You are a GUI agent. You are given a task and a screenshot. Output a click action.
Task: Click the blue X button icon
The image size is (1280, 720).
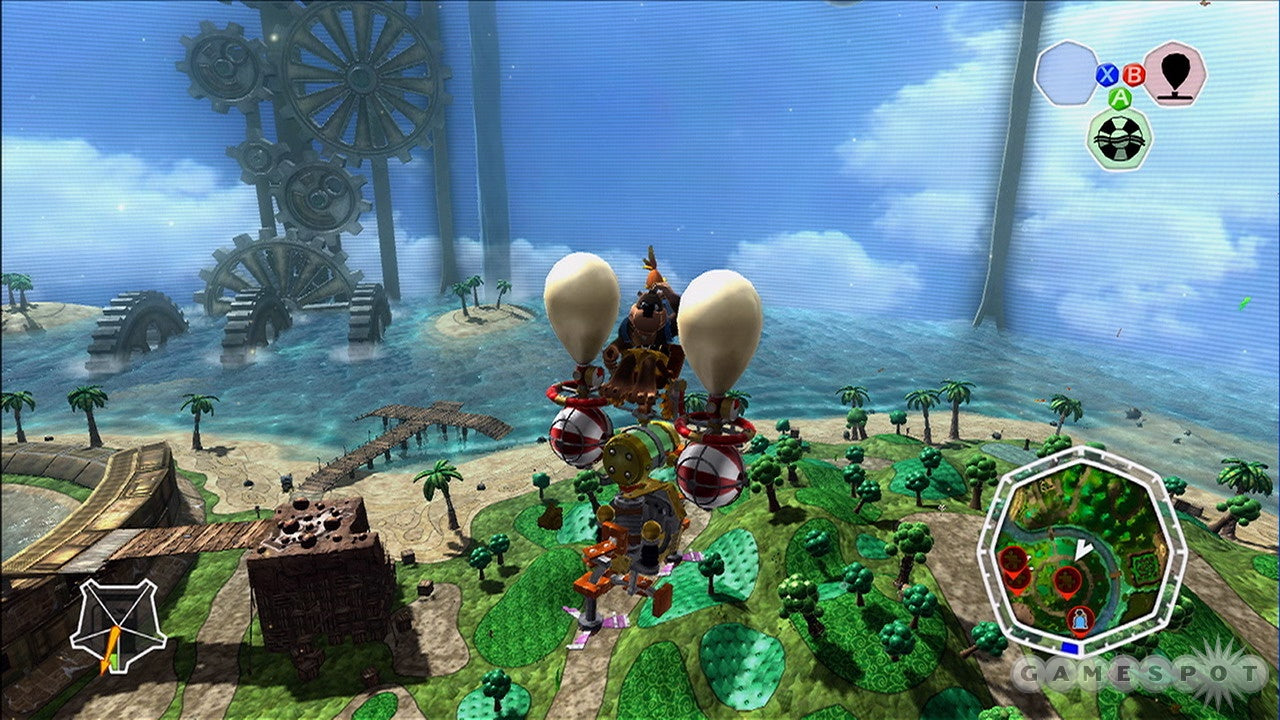pyautogui.click(x=1106, y=74)
